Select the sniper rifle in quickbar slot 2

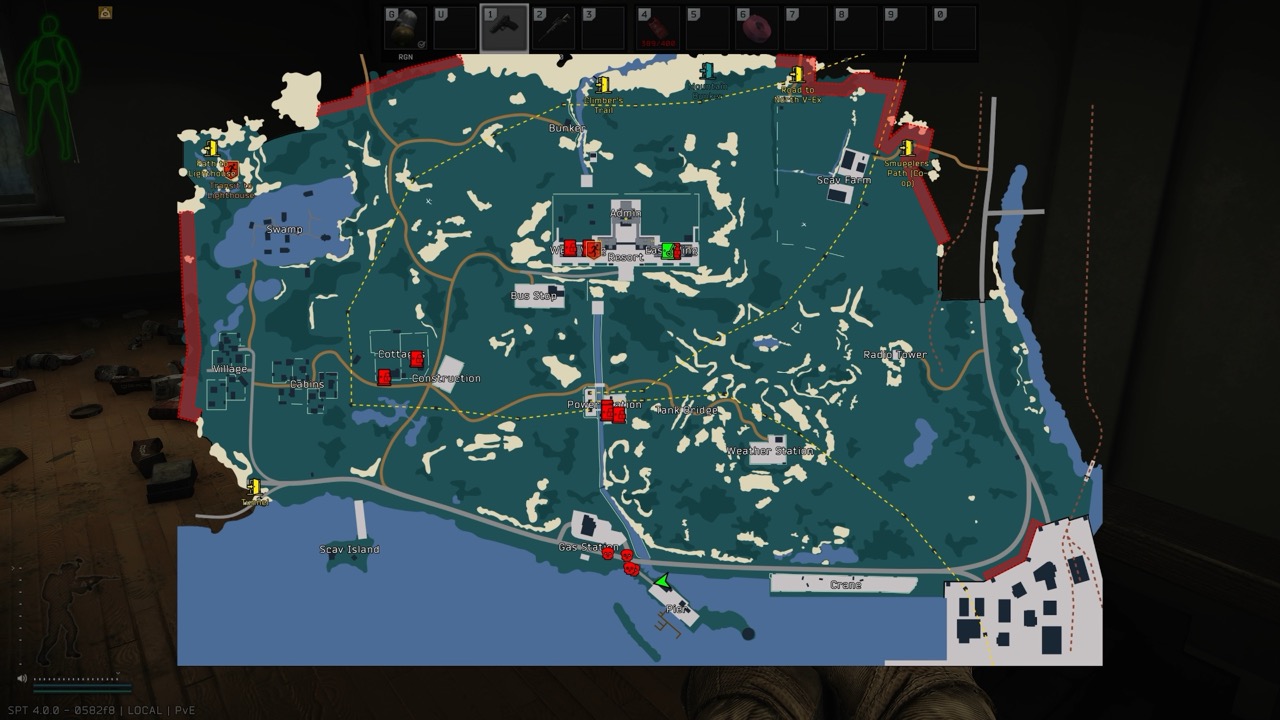[556, 27]
